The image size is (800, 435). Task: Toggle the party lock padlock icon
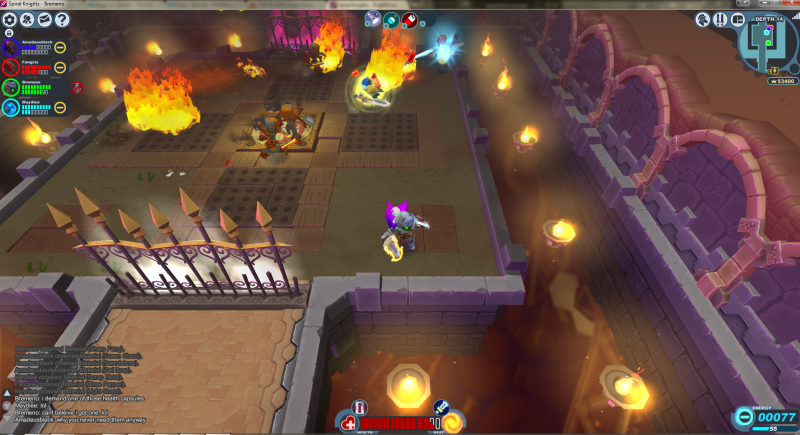tap(9, 33)
